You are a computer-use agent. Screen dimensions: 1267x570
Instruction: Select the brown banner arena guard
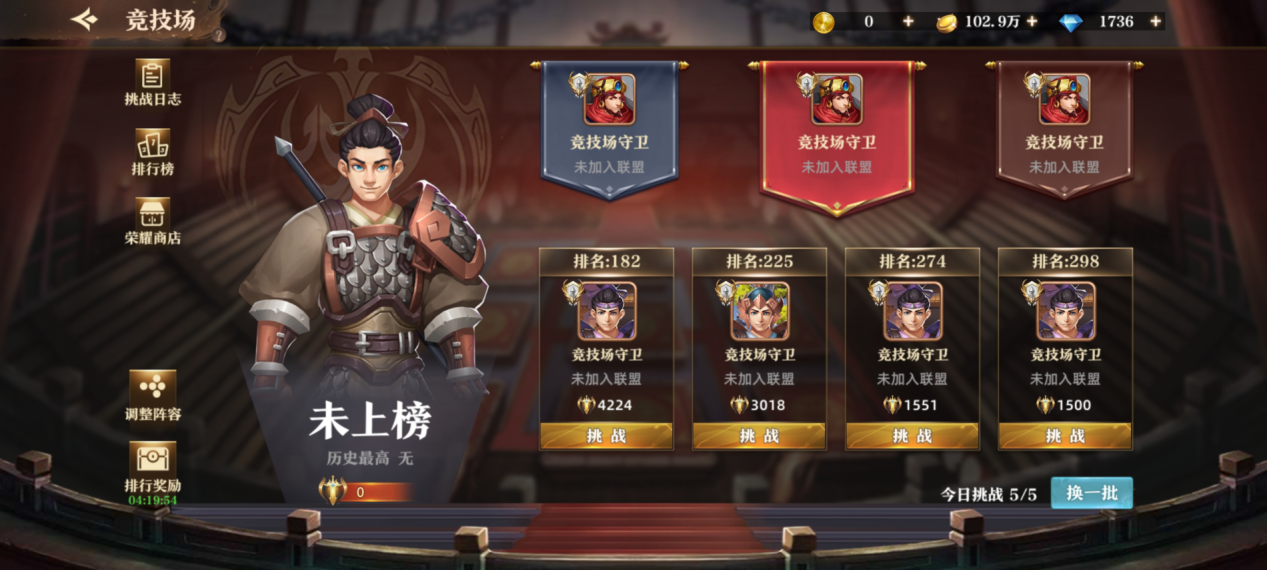(x=1065, y=125)
